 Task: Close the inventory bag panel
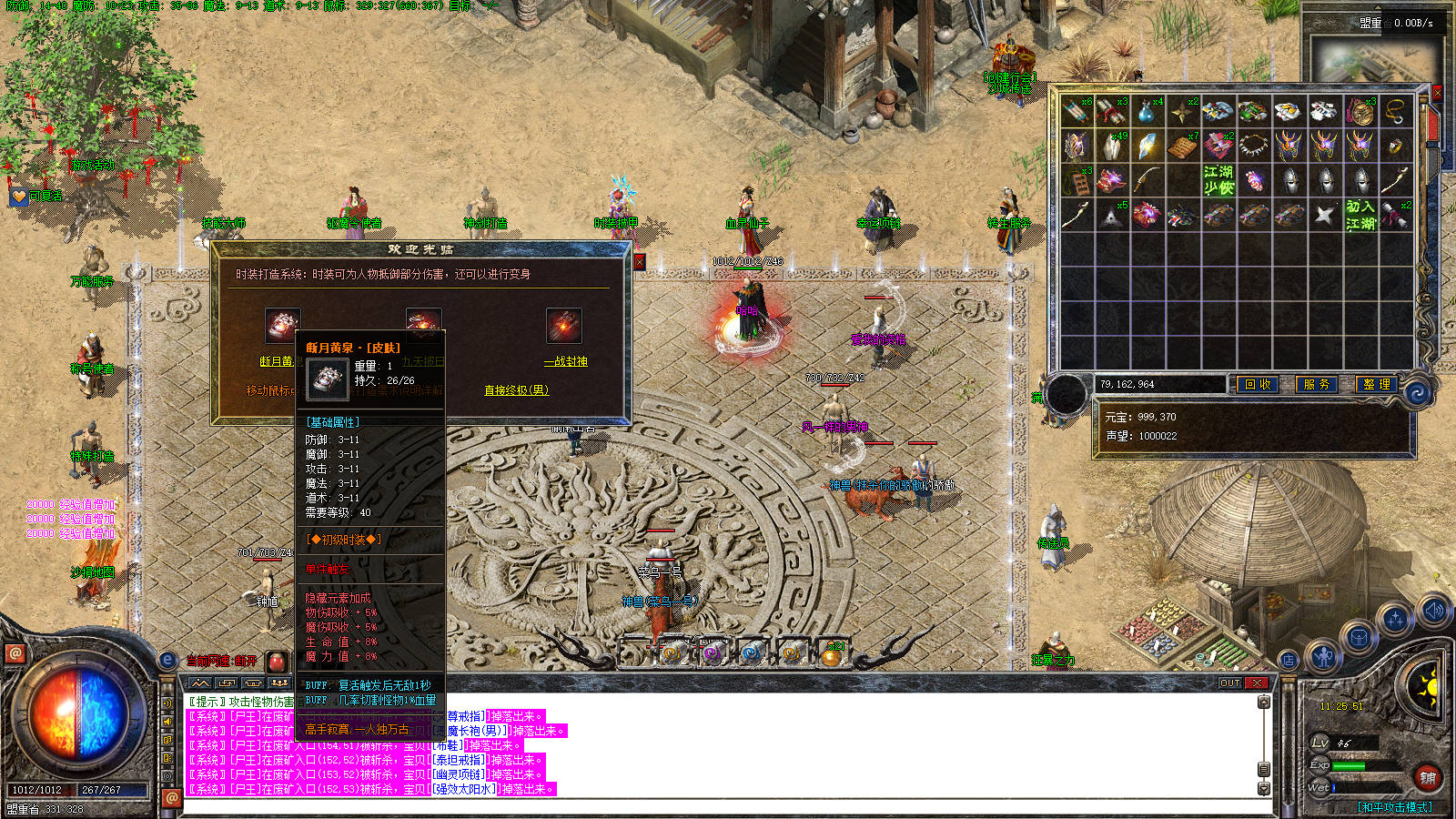(x=1438, y=92)
